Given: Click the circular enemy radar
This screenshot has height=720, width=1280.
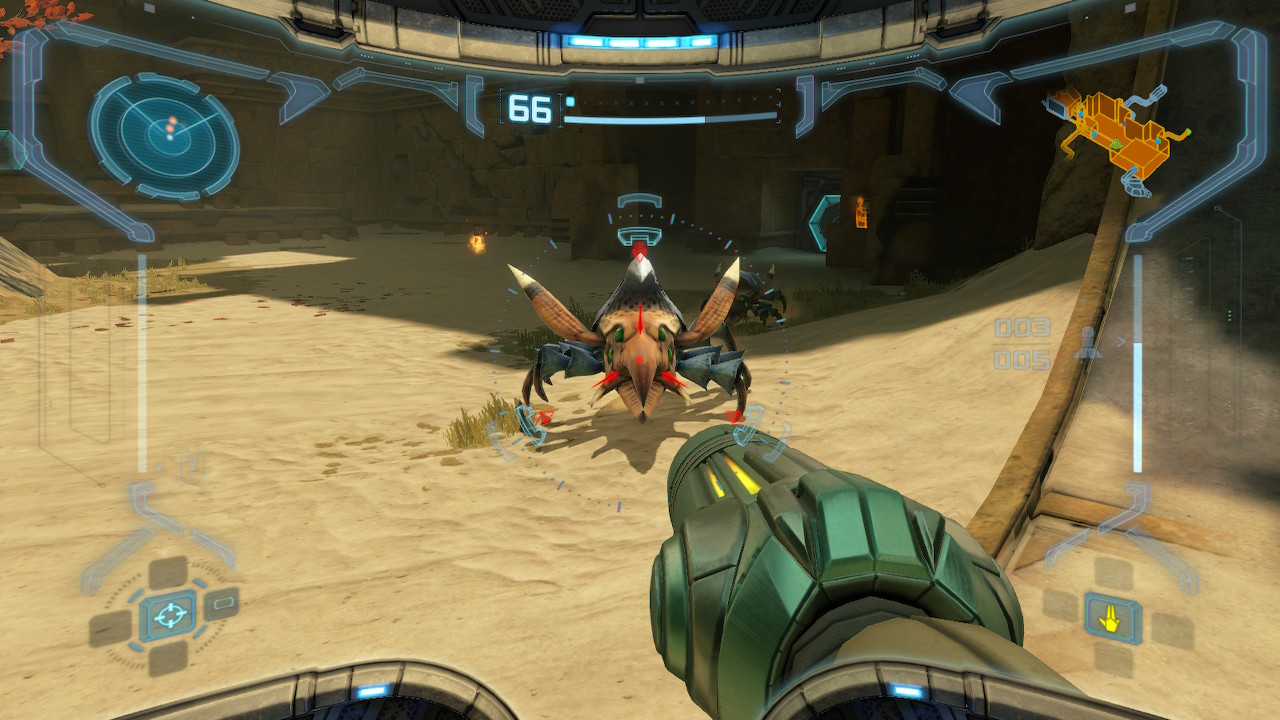Looking at the screenshot, I should pos(164,135).
